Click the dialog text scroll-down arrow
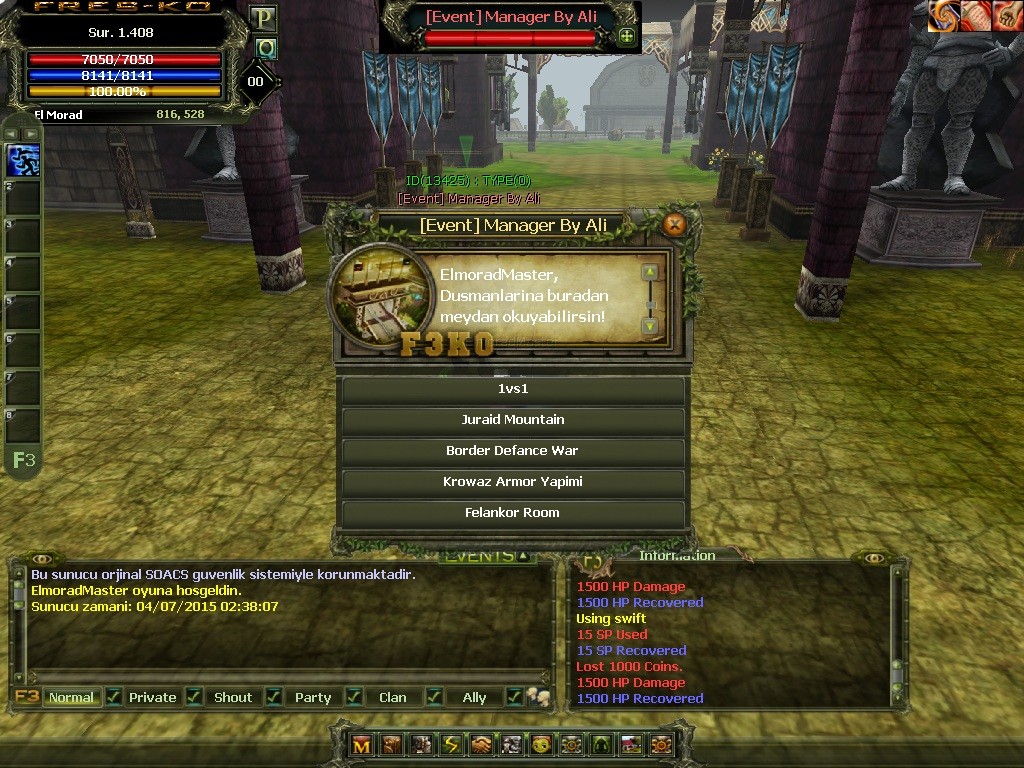This screenshot has height=768, width=1024. pyautogui.click(x=650, y=326)
